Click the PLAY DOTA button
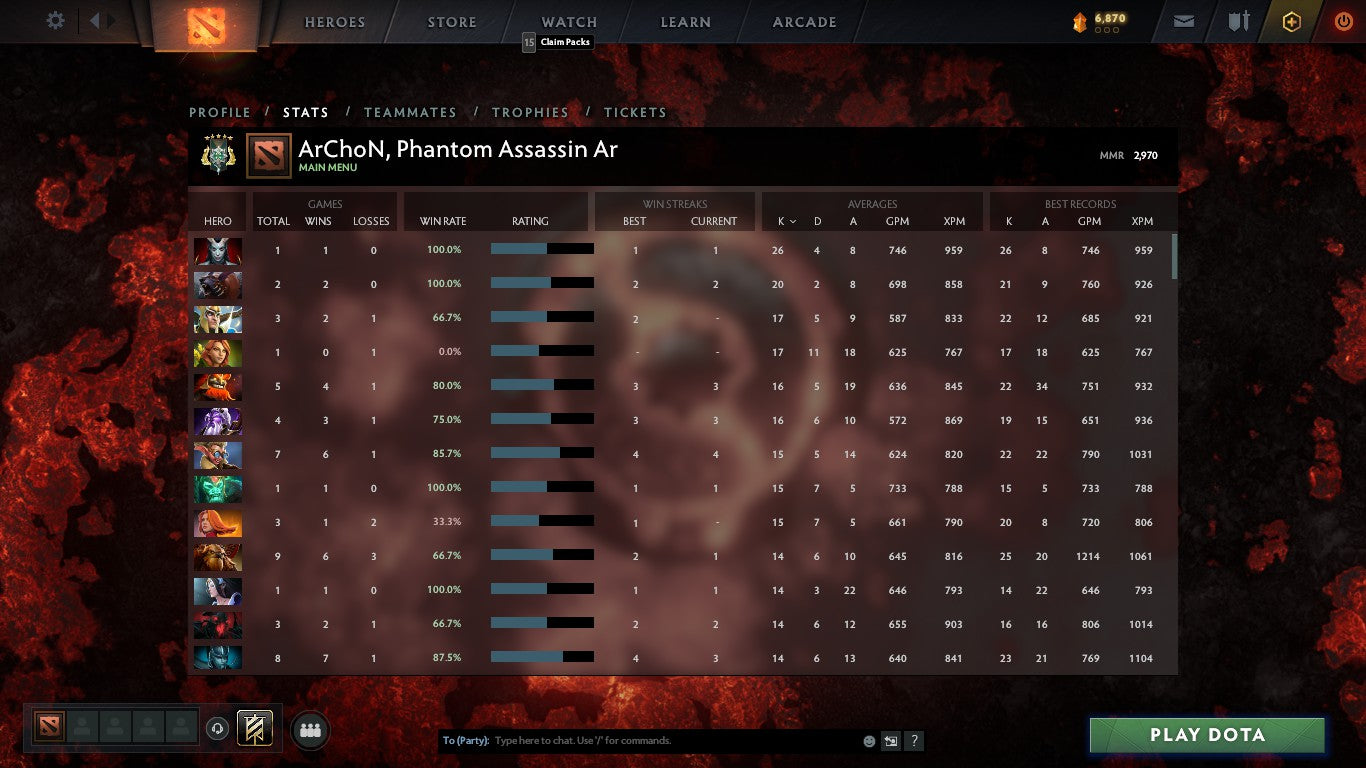 pos(1206,735)
